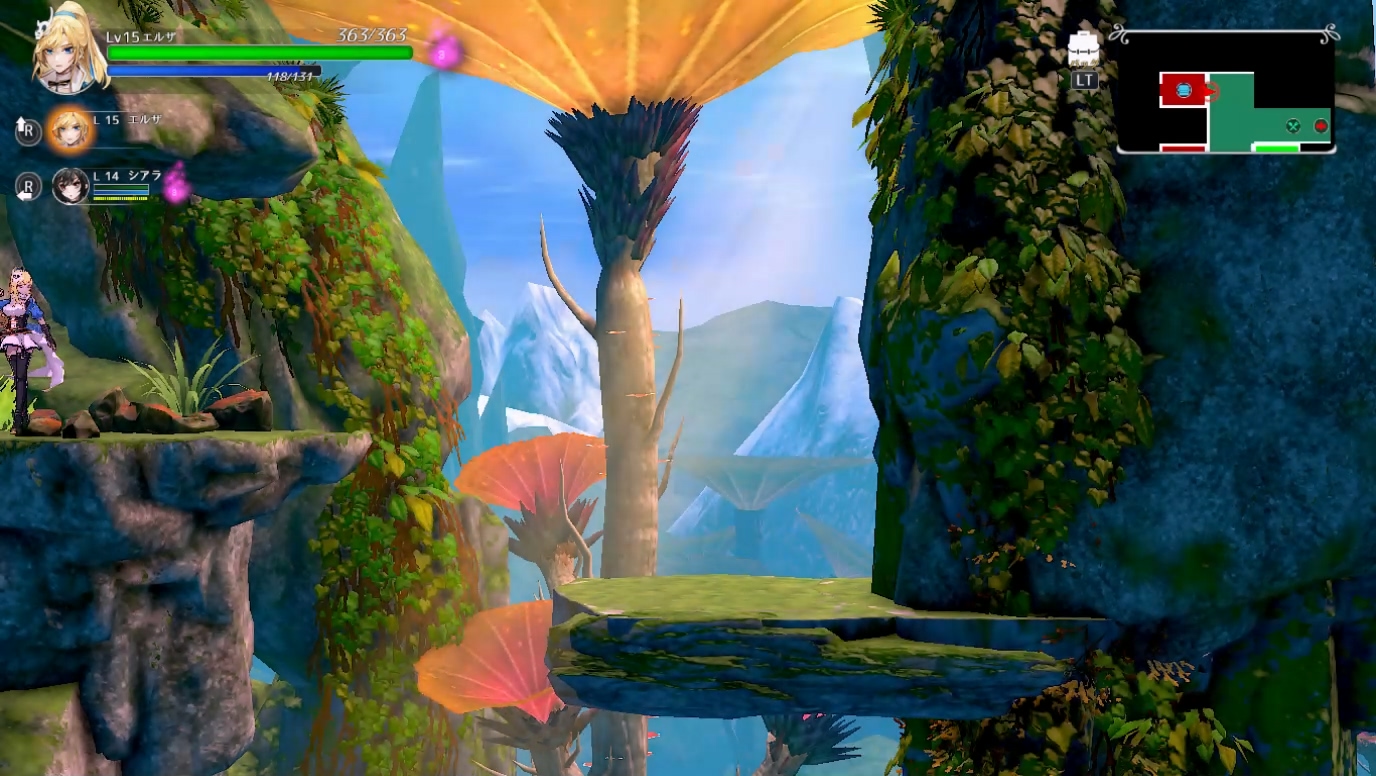Click the red dot marker on the minimap

point(1321,126)
